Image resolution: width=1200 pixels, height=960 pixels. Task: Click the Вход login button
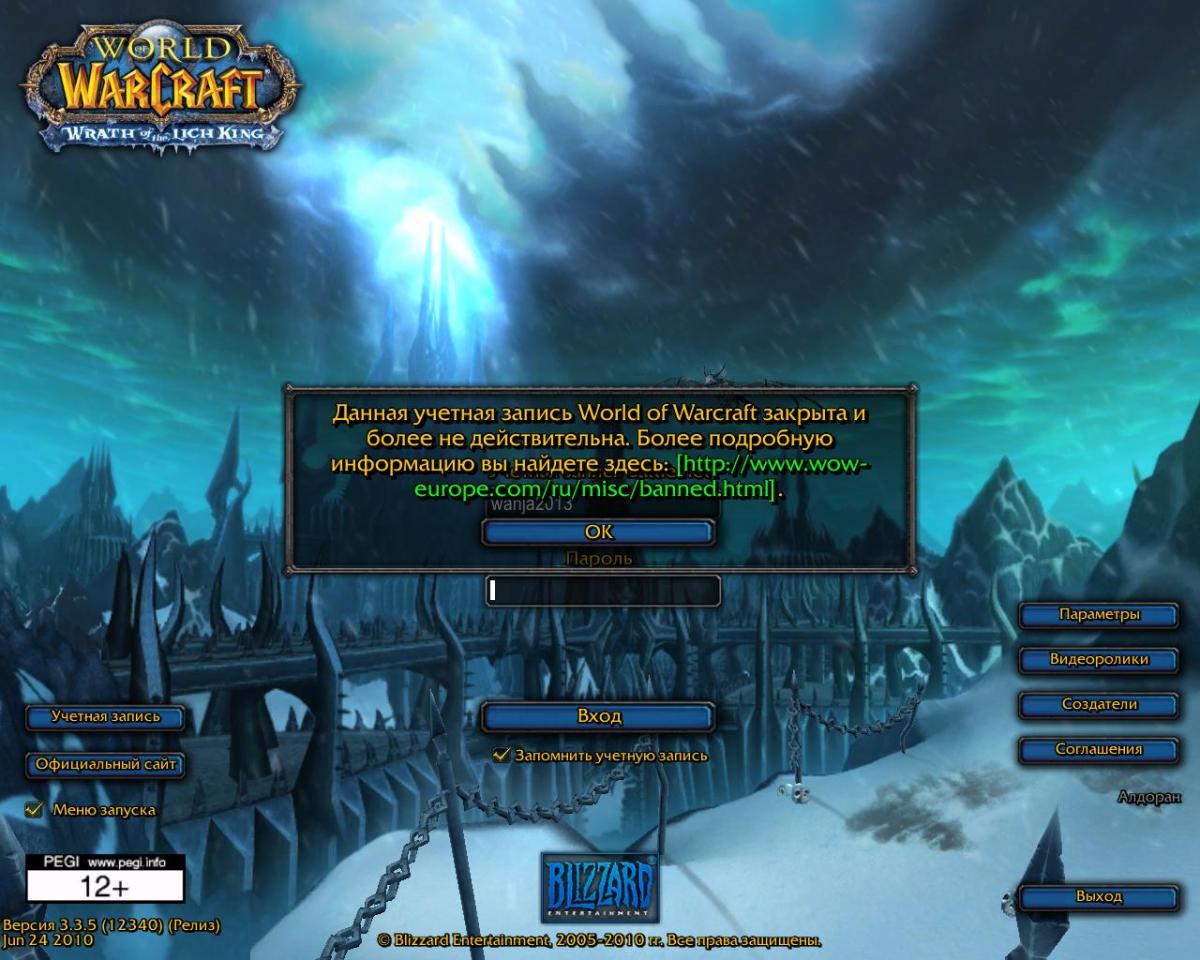tap(598, 717)
